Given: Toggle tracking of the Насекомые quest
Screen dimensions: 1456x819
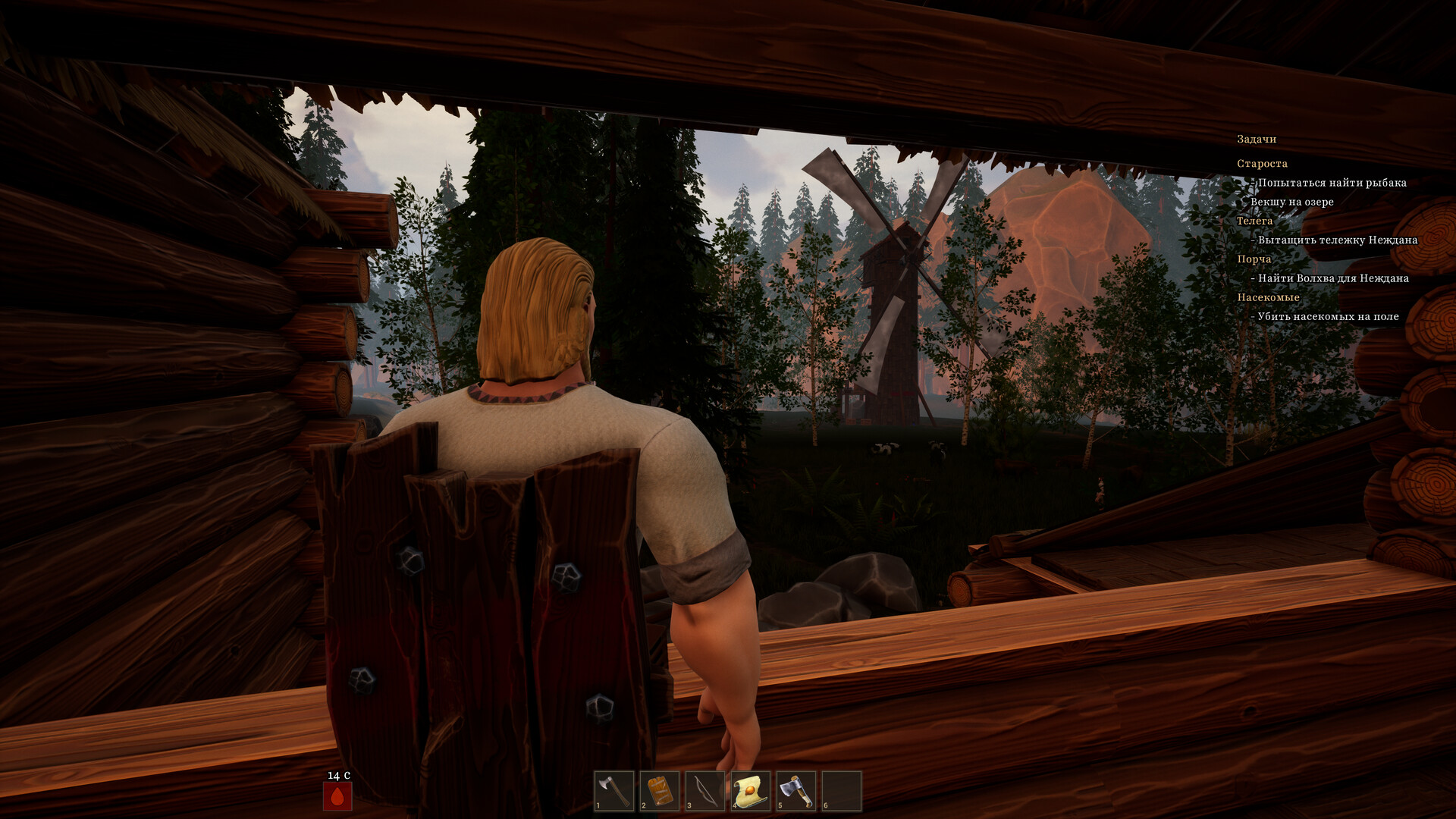Looking at the screenshot, I should [x=1269, y=297].
